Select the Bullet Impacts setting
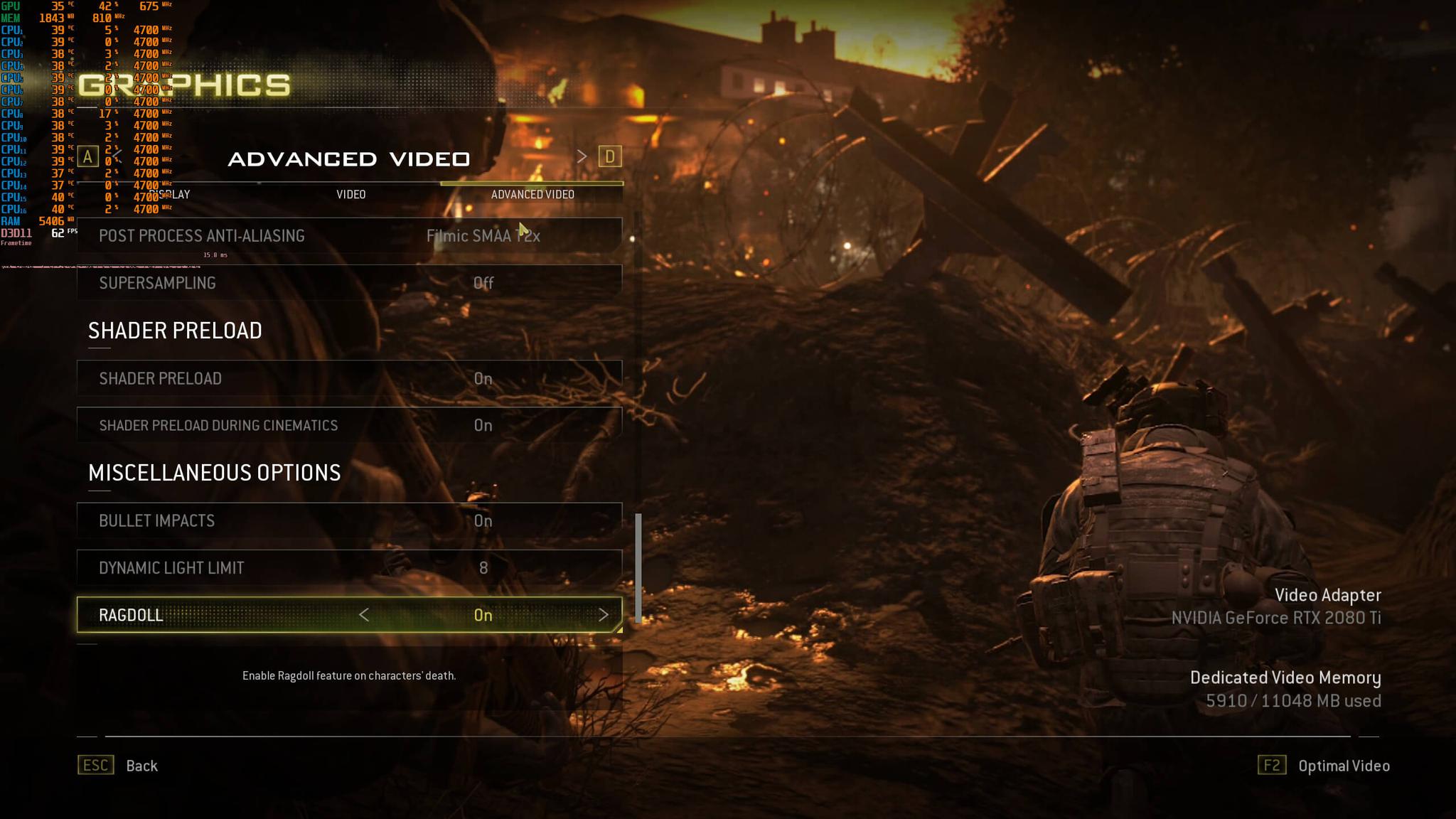The height and width of the screenshot is (819, 1456). (349, 520)
